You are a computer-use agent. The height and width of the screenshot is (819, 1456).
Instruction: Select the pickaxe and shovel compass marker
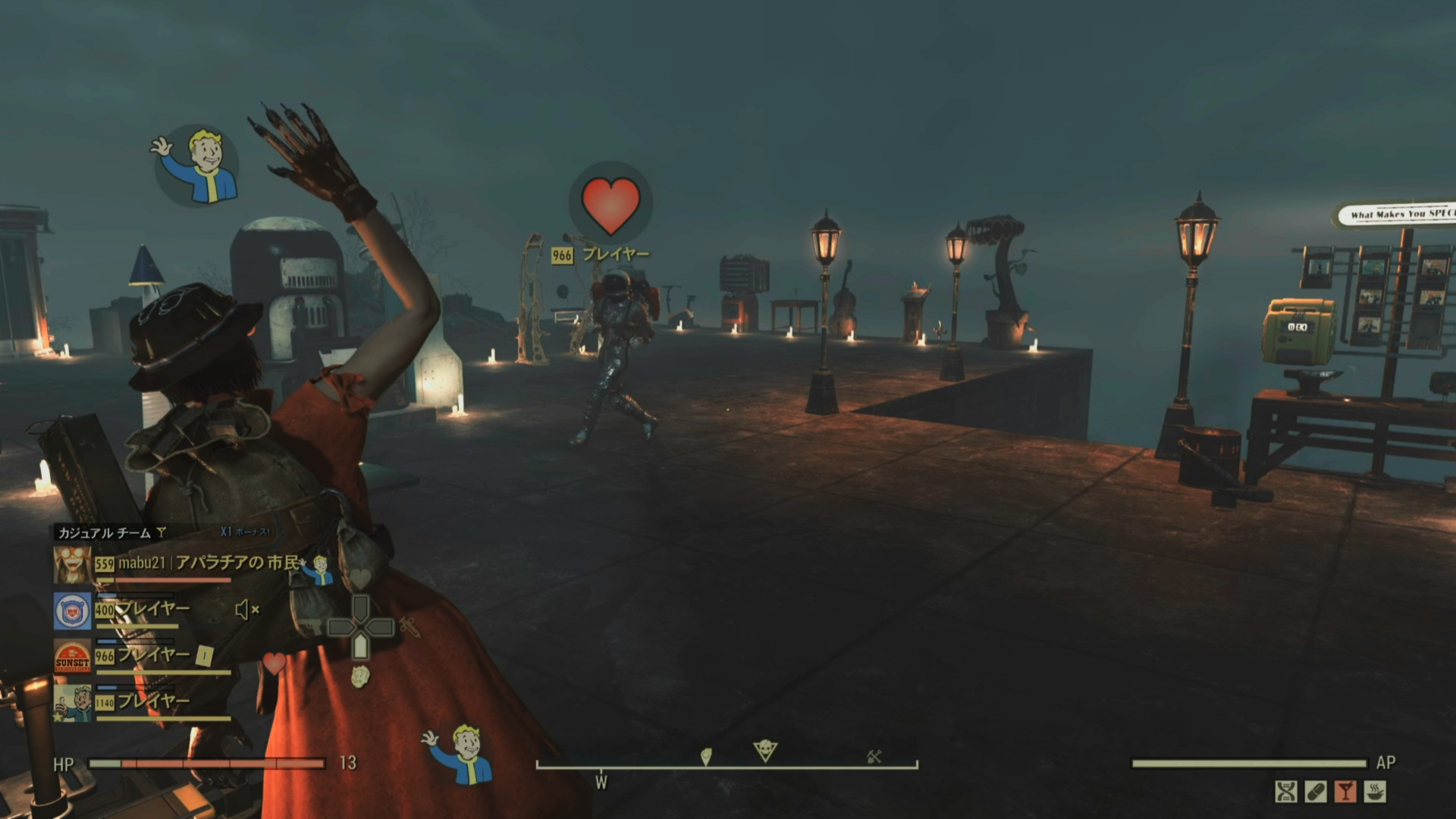[874, 756]
